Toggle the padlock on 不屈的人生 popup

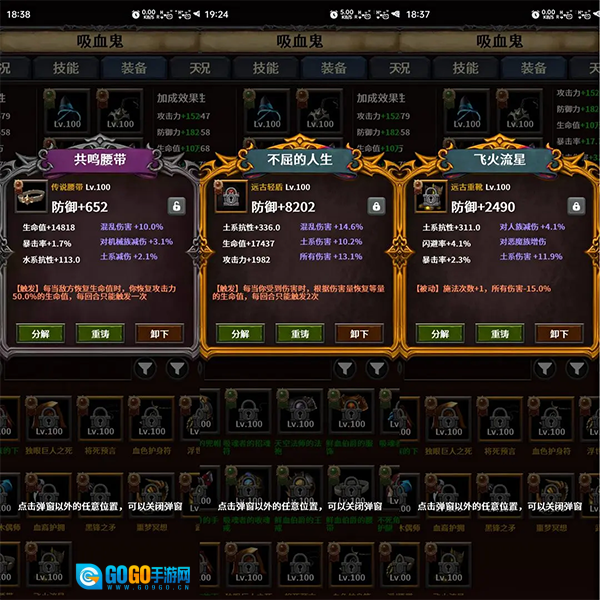pyautogui.click(x=376, y=206)
